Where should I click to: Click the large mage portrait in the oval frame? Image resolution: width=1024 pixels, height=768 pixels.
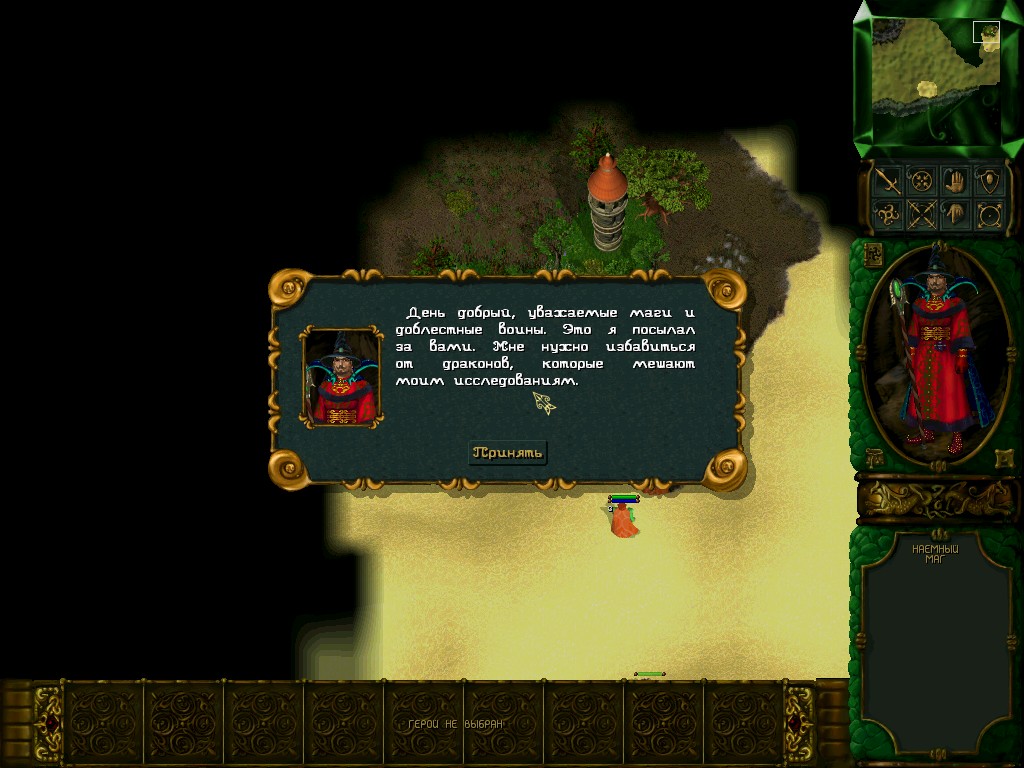click(x=936, y=350)
